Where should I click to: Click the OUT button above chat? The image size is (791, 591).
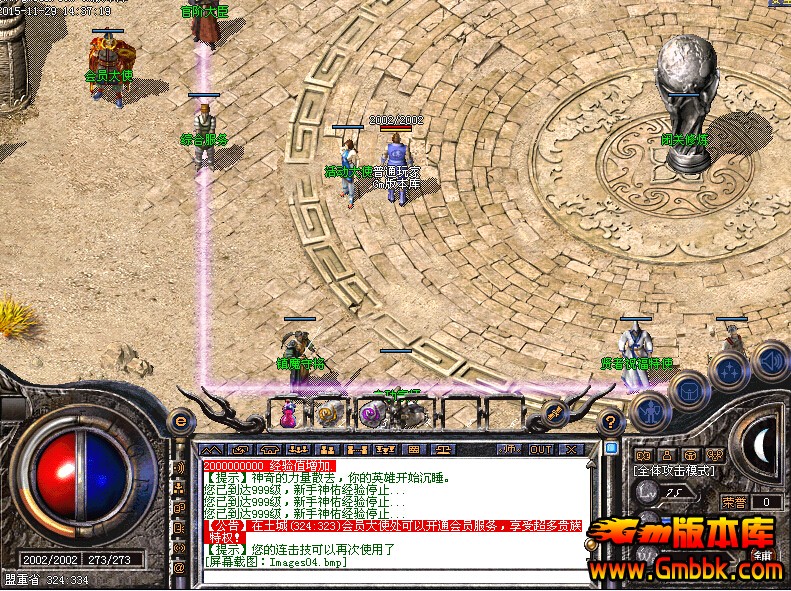[x=541, y=449]
